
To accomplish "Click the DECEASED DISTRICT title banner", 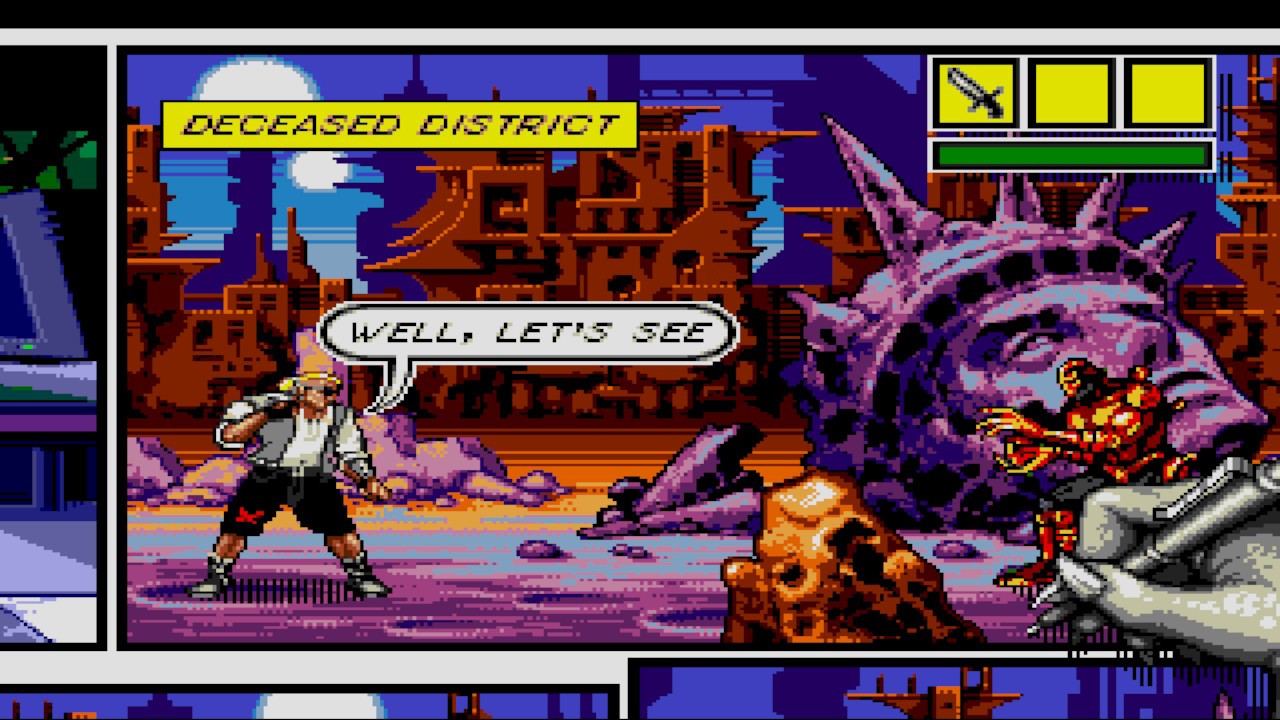I will [x=400, y=125].
